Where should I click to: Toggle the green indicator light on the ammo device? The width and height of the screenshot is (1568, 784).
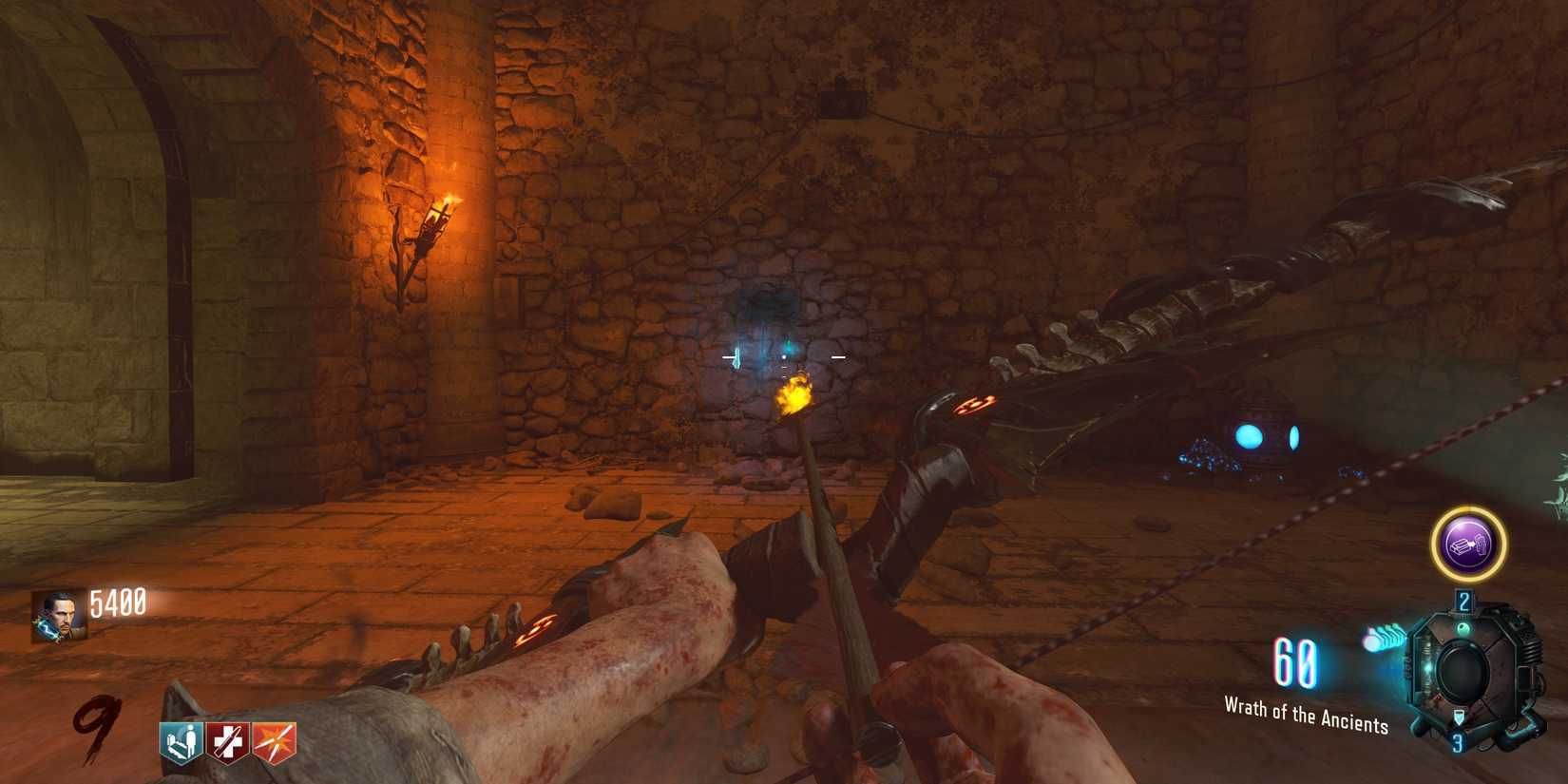coord(1463,628)
